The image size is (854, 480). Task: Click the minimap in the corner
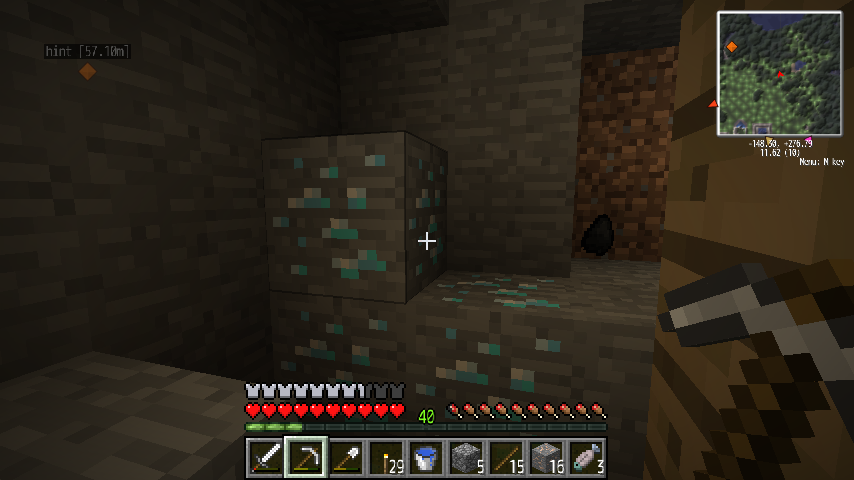coord(779,74)
